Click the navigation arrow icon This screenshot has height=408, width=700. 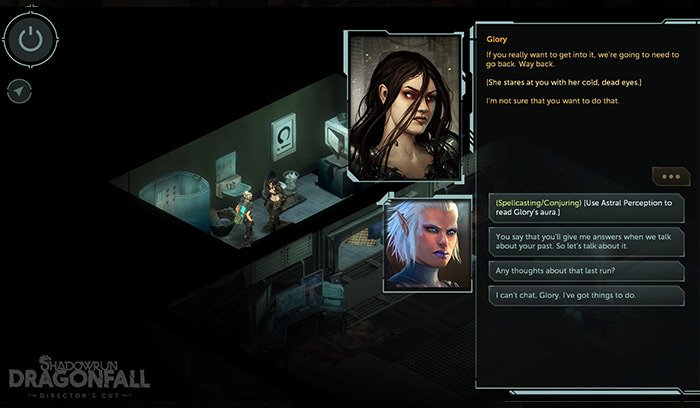click(x=21, y=91)
